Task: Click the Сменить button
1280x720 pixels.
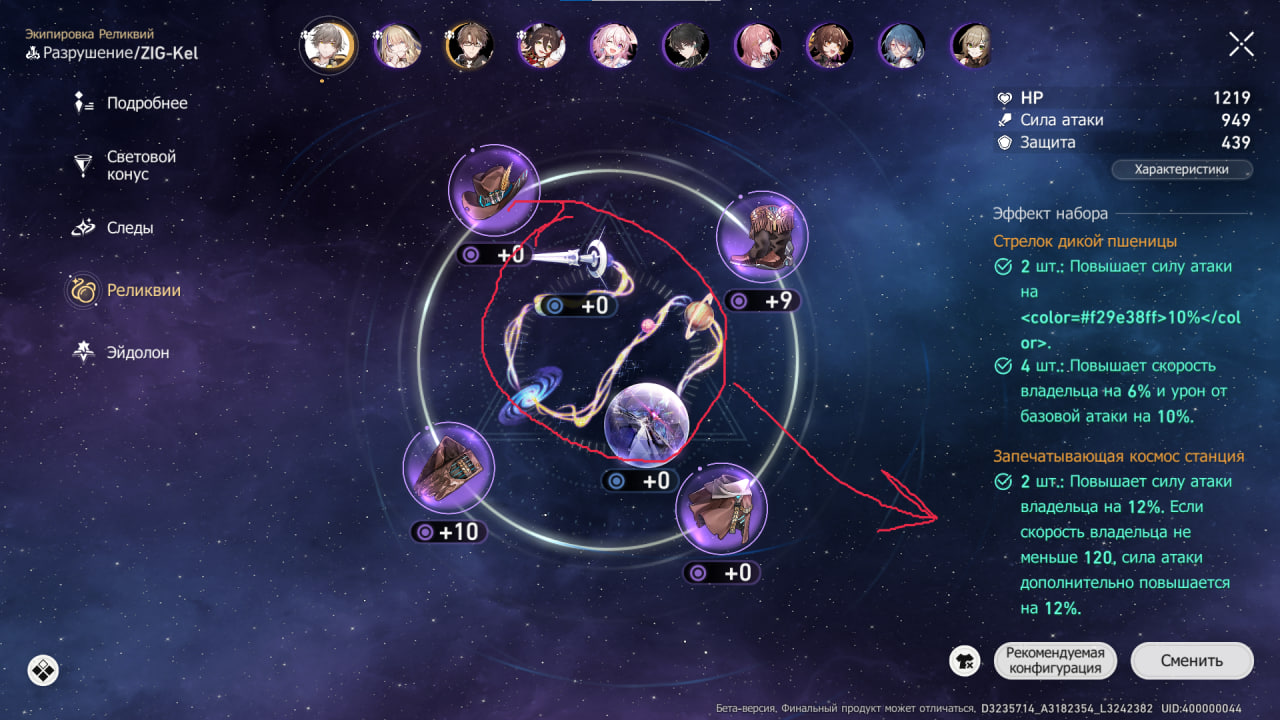Action: (1191, 661)
